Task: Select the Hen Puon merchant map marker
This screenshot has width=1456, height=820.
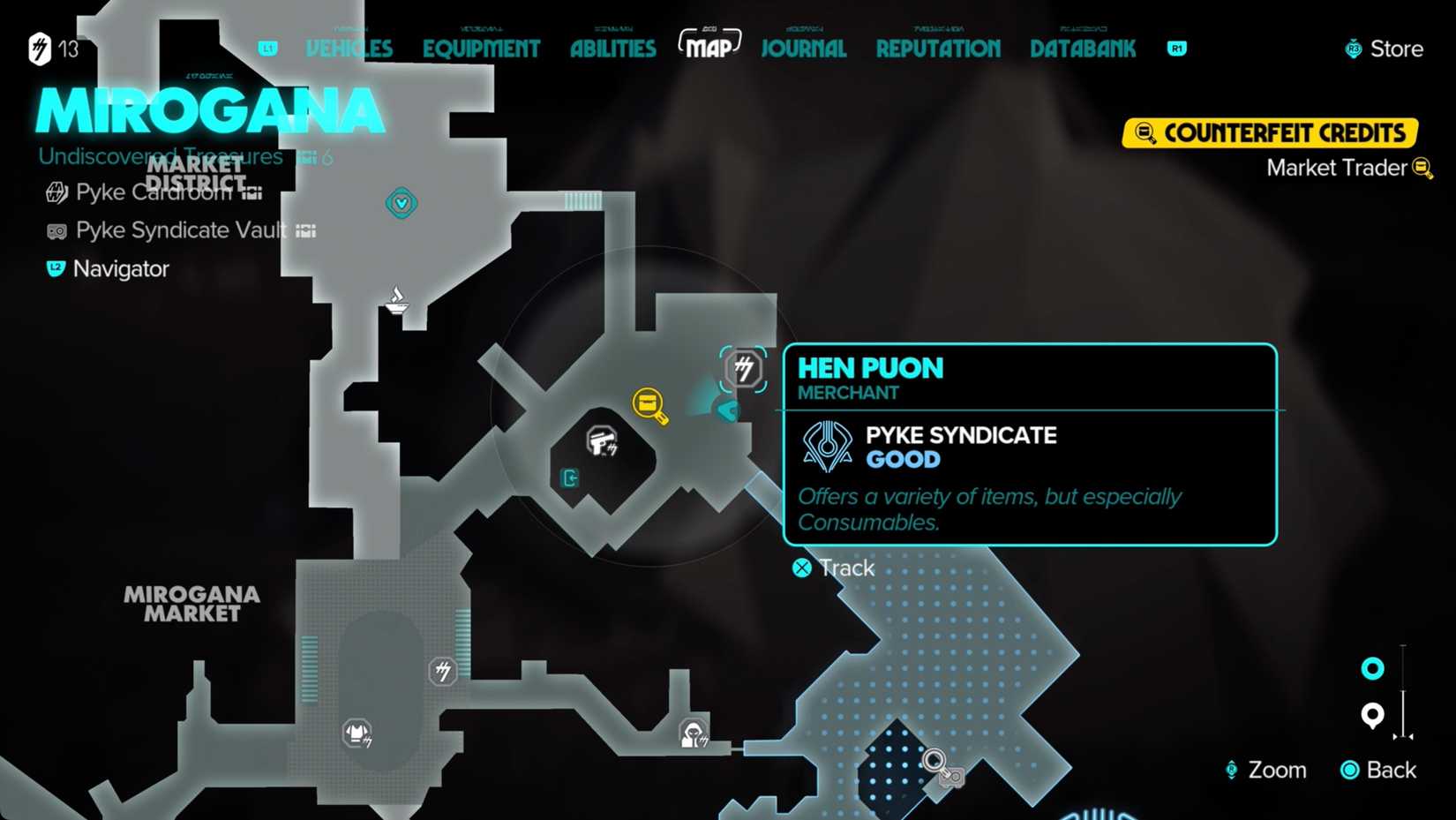Action: [x=744, y=368]
